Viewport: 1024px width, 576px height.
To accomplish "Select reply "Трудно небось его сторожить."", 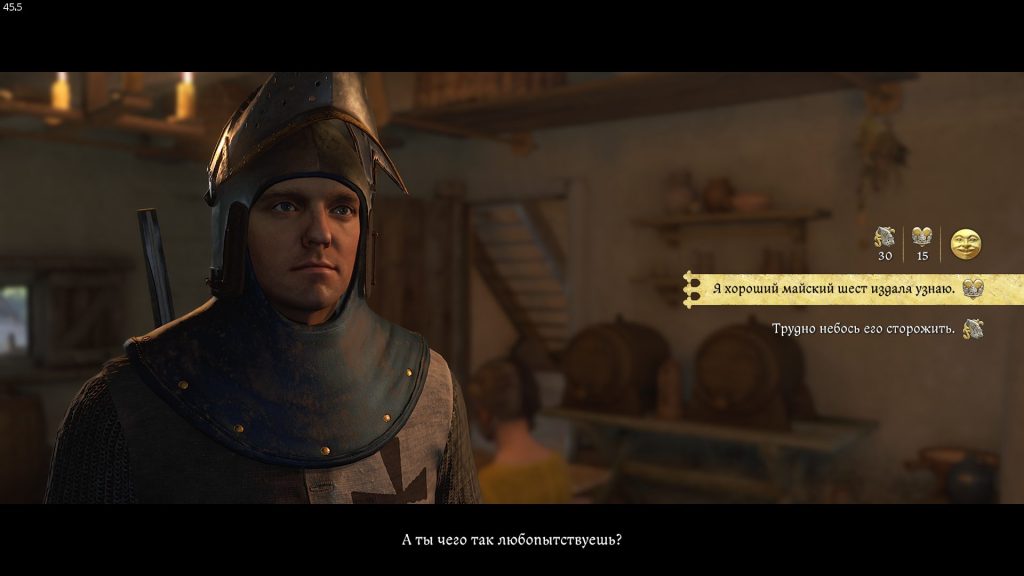I will pos(862,328).
